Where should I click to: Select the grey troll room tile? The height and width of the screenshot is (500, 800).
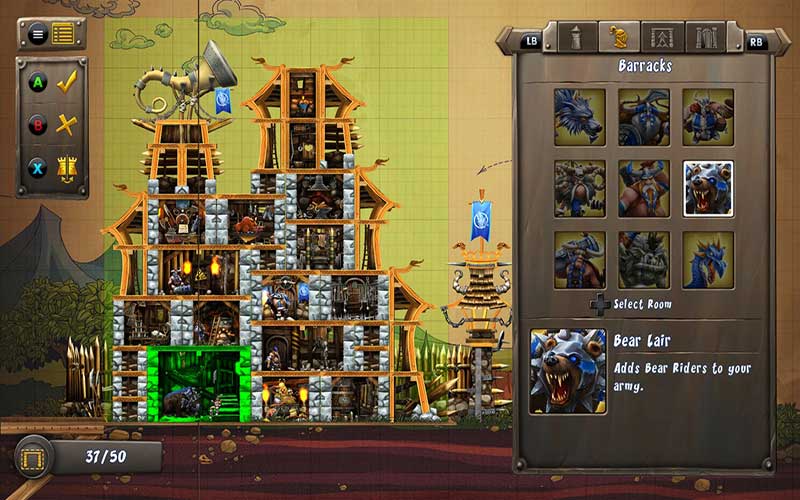coord(644,260)
